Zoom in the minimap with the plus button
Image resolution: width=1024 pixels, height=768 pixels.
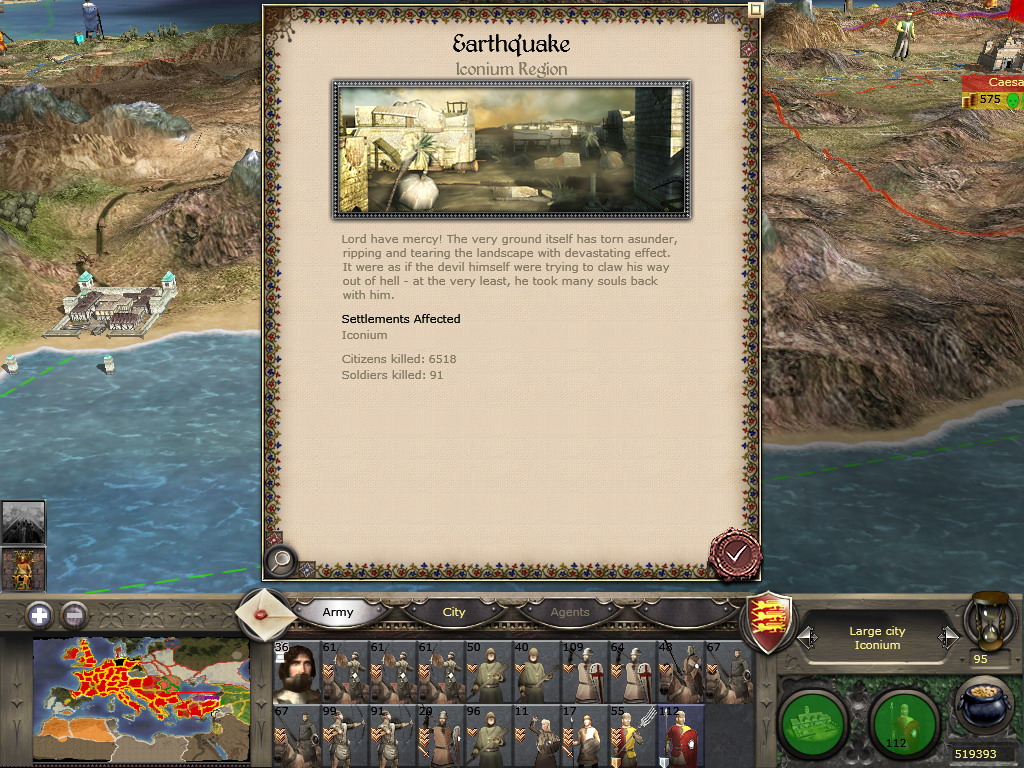(39, 615)
